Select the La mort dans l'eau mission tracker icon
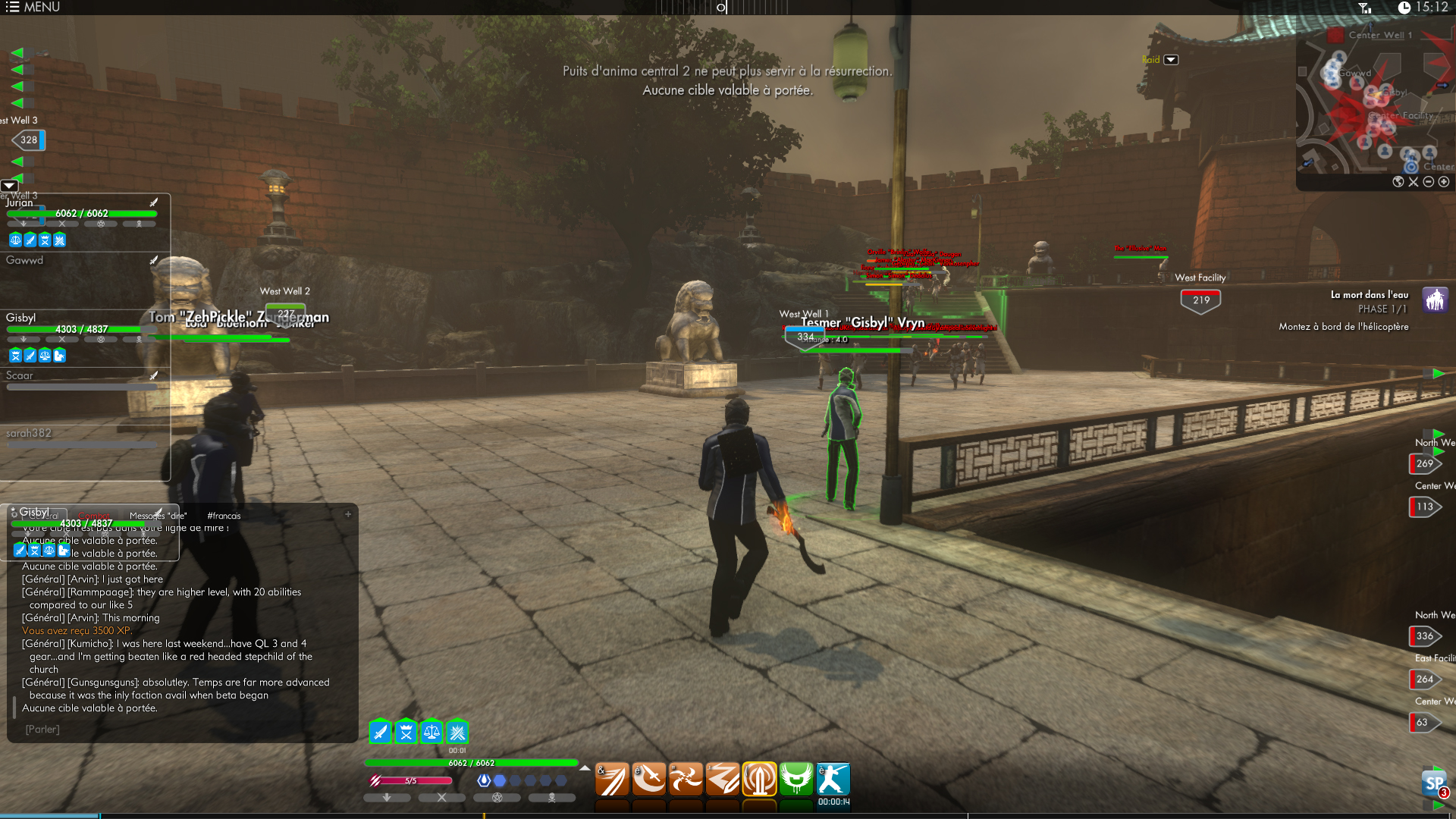 (x=1434, y=300)
